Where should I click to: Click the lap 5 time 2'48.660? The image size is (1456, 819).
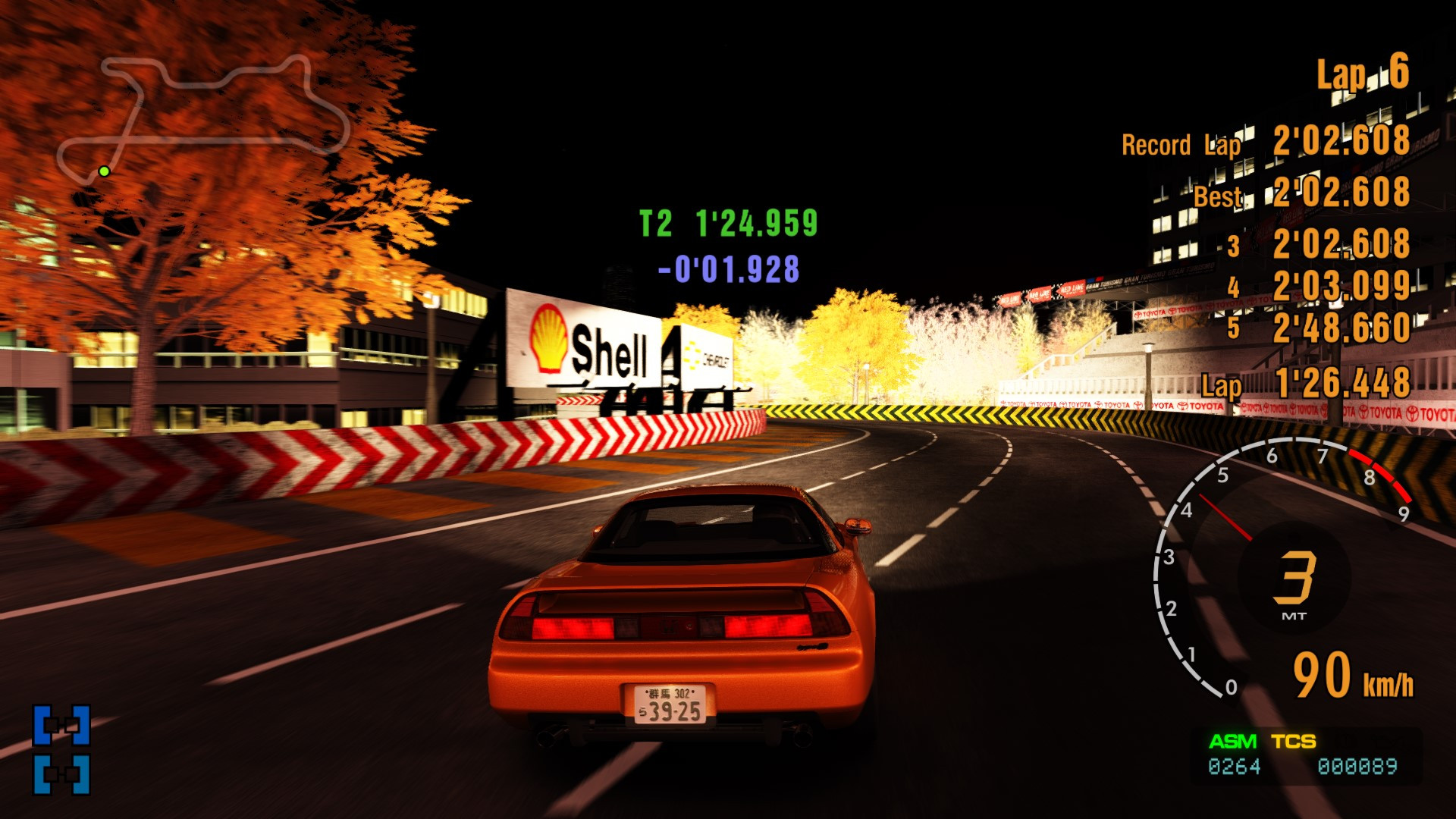point(1342,330)
